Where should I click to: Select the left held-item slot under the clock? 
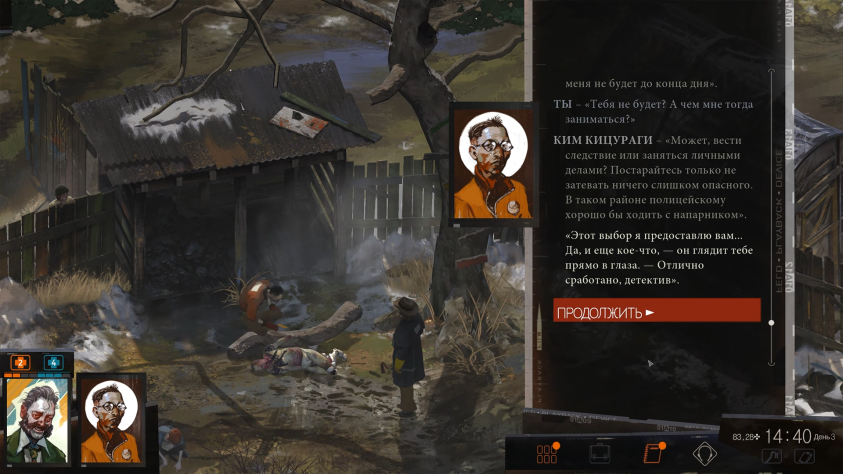tap(771, 457)
